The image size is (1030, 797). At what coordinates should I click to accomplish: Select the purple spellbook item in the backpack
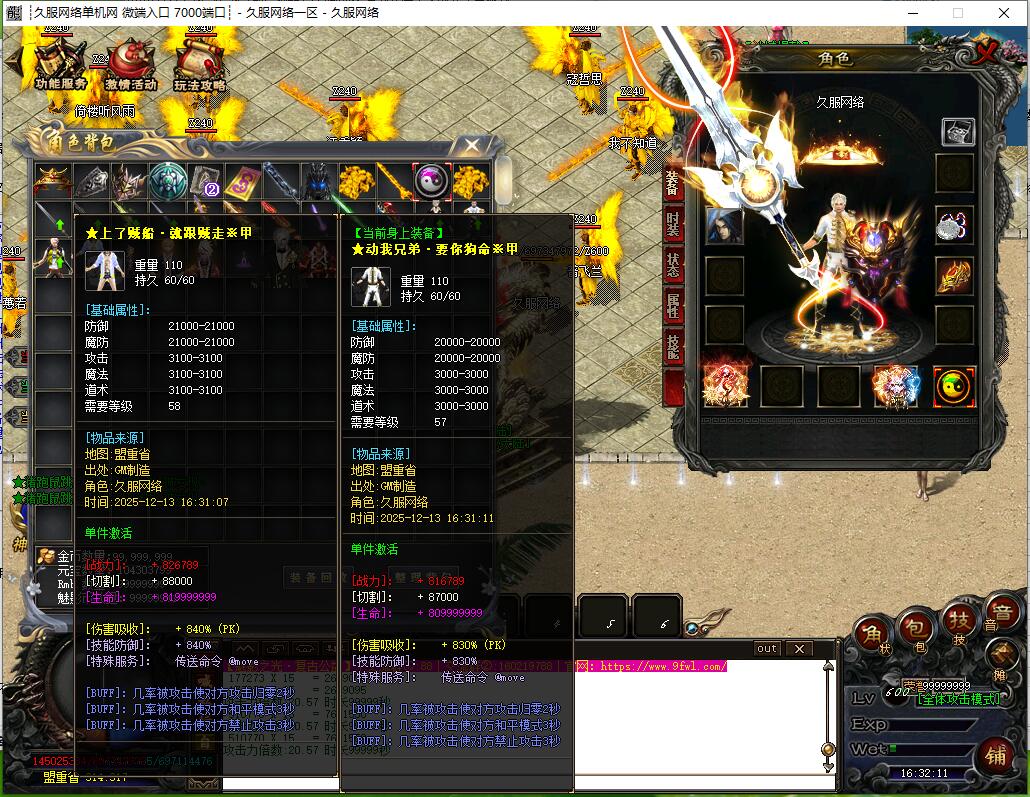click(243, 182)
